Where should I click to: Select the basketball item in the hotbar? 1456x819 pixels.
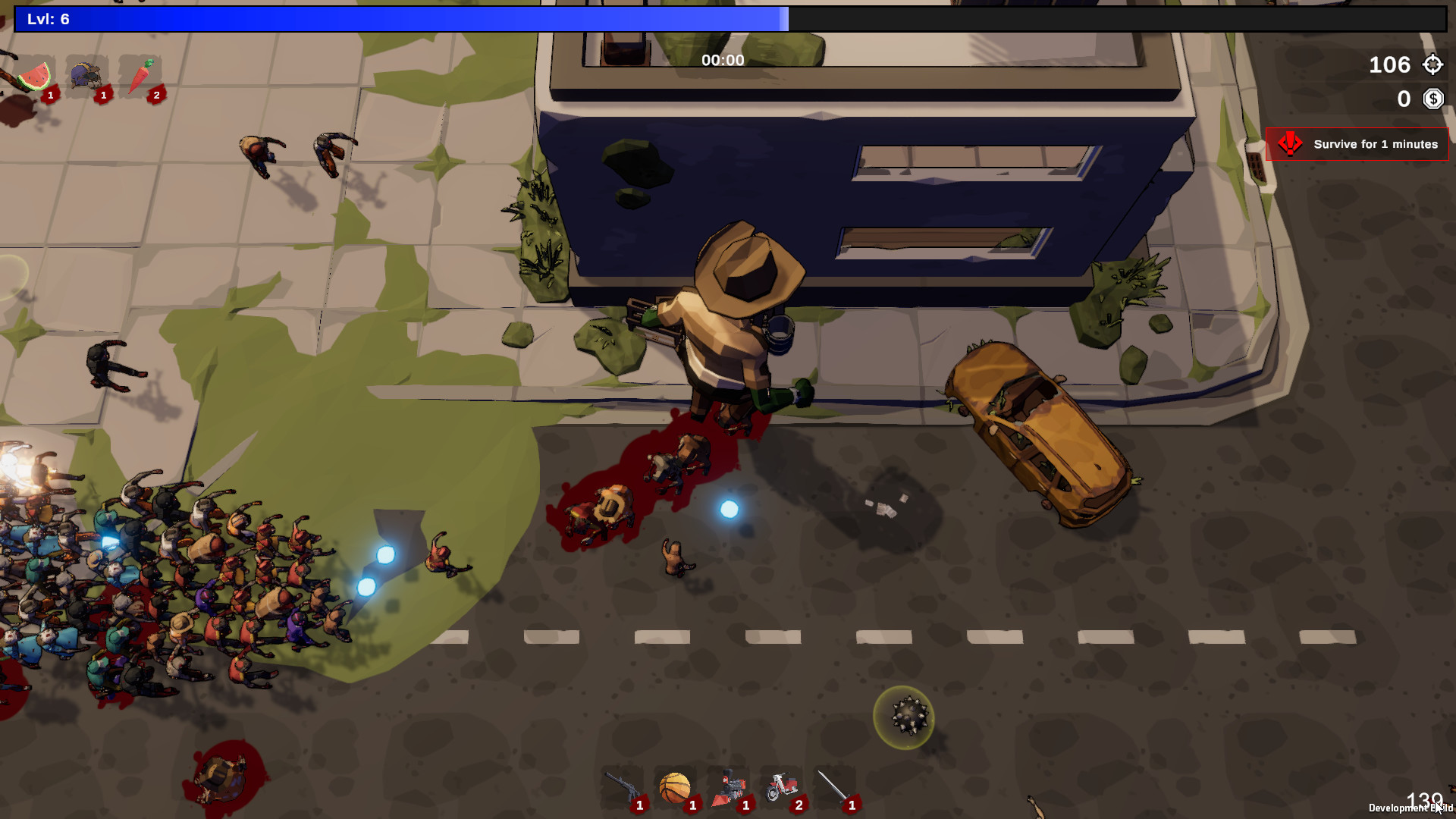pos(675,786)
